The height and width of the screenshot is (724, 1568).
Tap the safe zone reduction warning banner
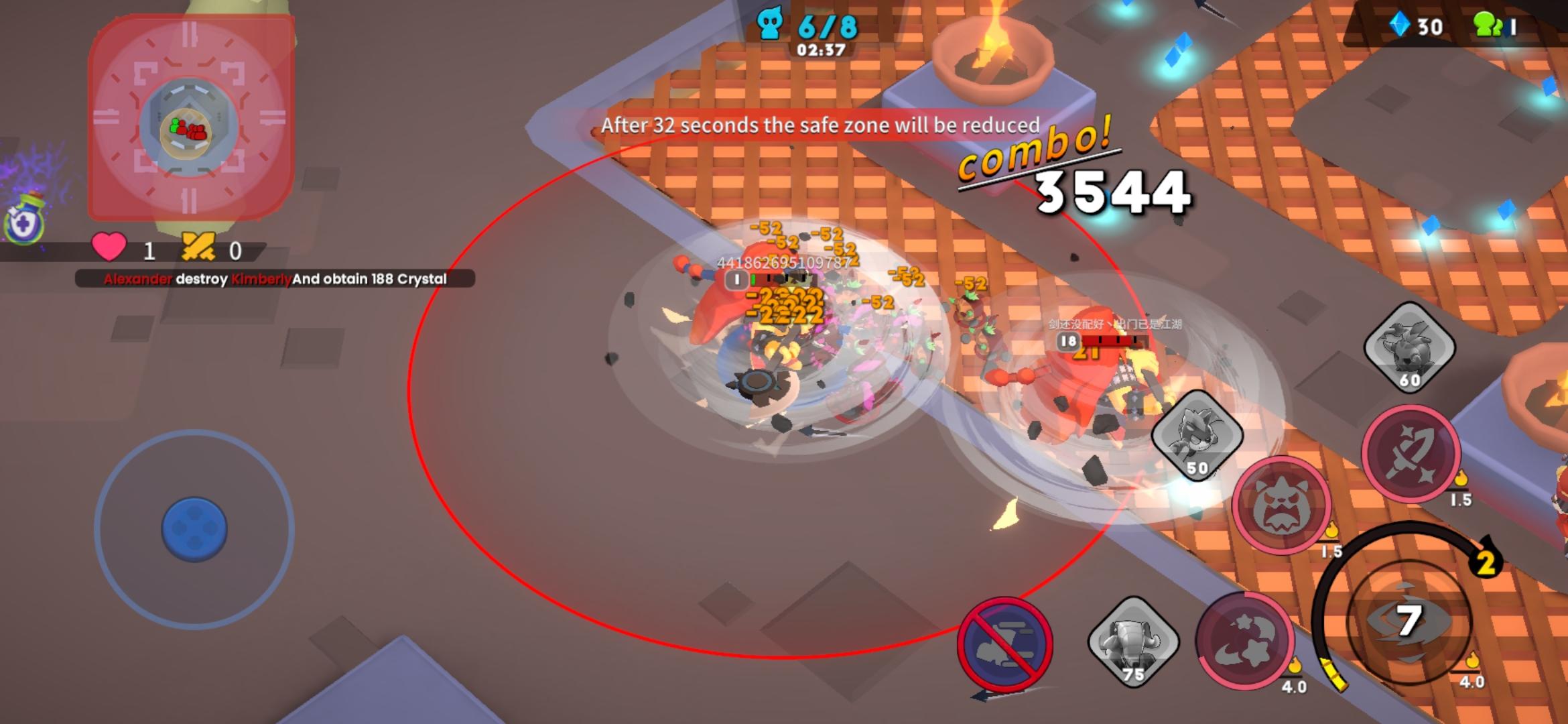819,125
